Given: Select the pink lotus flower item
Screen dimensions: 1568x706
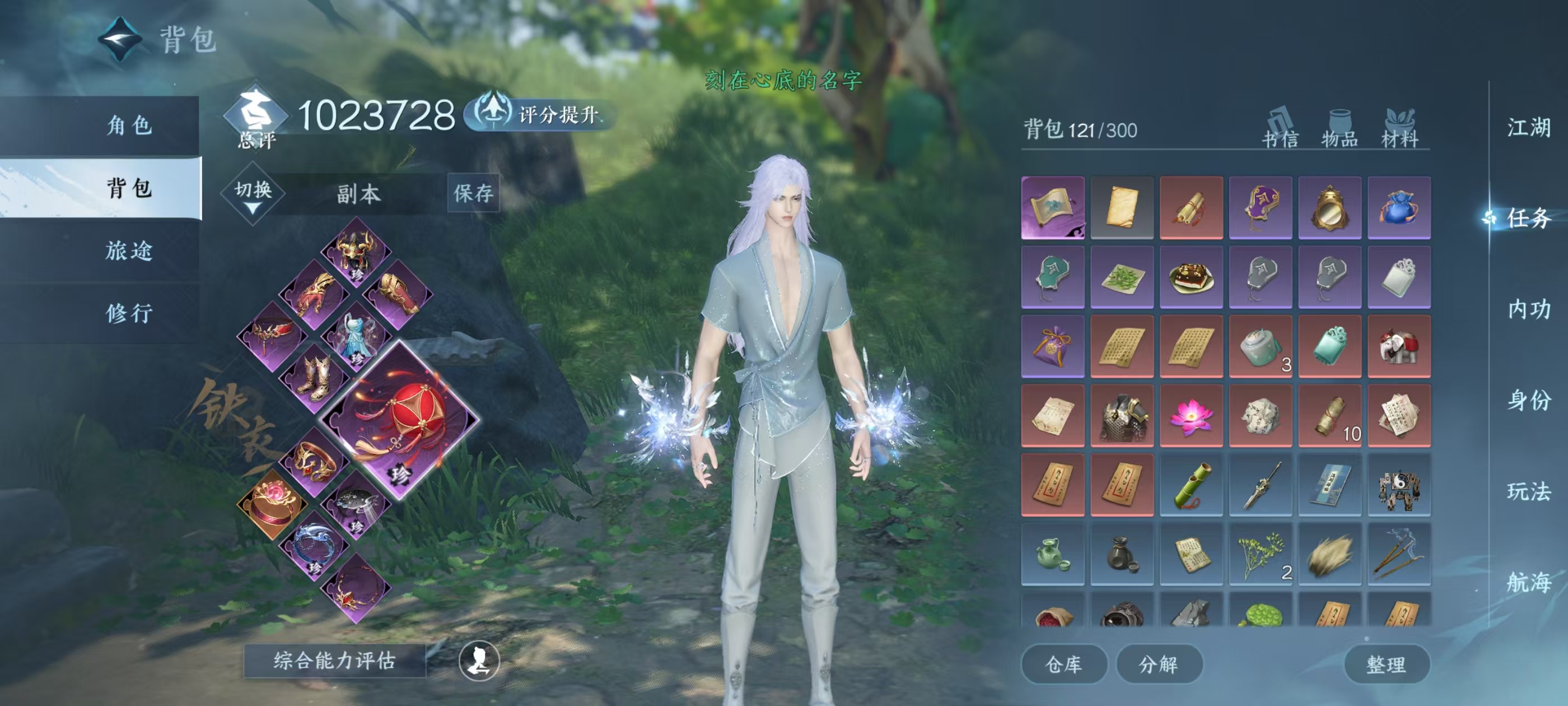Looking at the screenshot, I should [x=1191, y=416].
